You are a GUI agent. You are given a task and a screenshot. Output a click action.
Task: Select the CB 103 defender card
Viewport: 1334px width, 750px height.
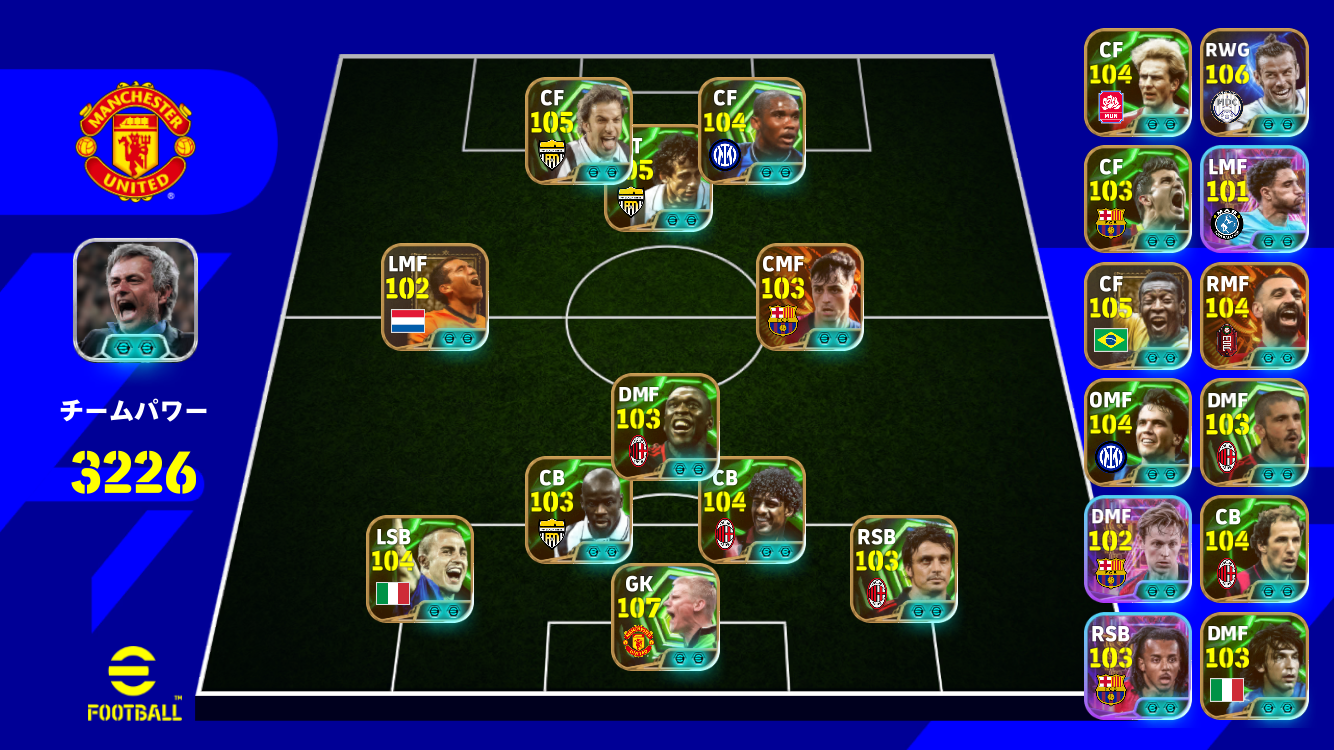pyautogui.click(x=578, y=510)
